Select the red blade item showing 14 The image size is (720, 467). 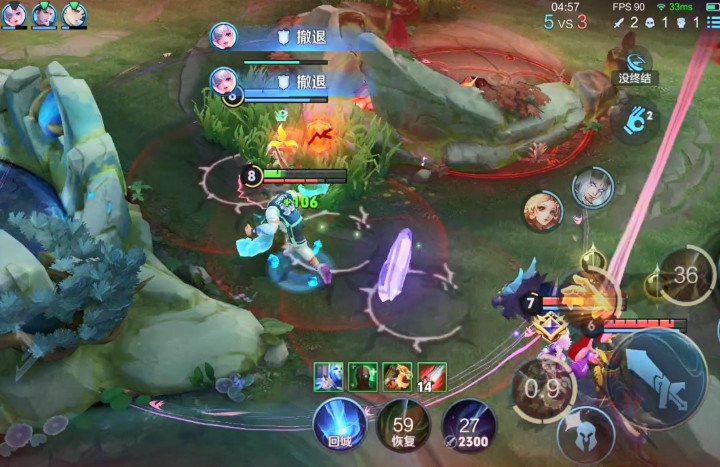coord(431,376)
